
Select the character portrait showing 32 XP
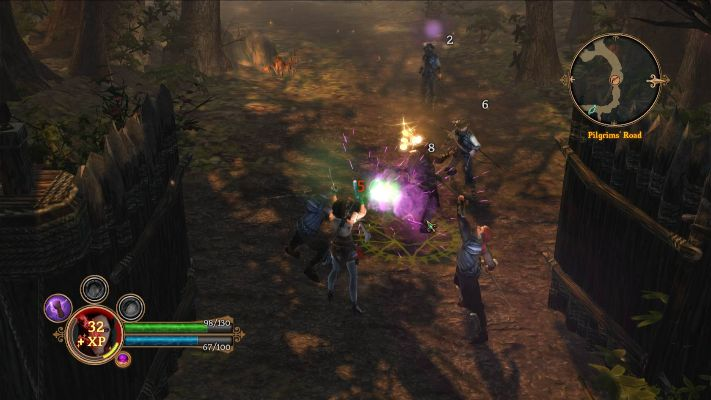coord(95,334)
